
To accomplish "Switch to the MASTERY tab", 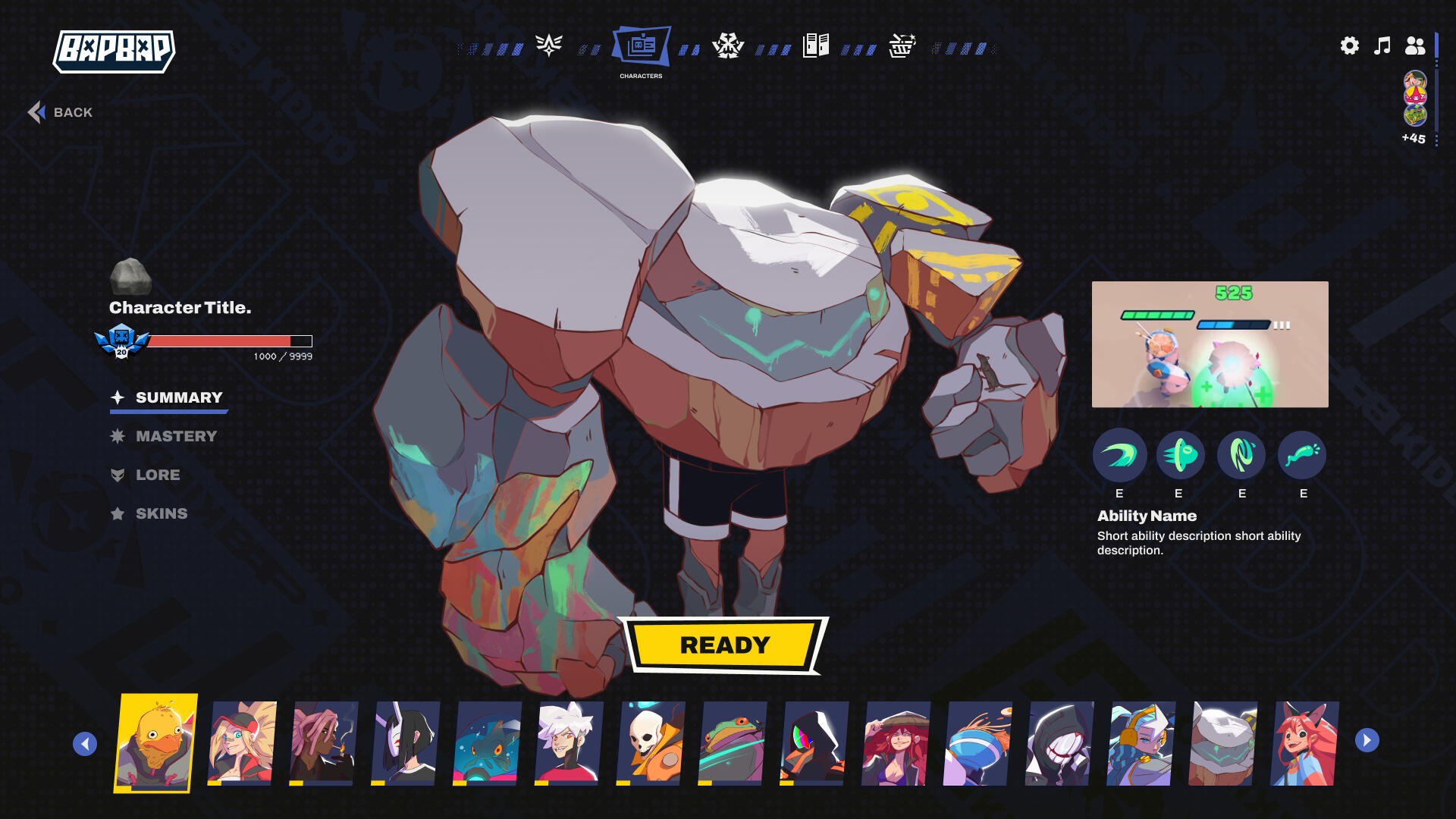I will pyautogui.click(x=176, y=436).
